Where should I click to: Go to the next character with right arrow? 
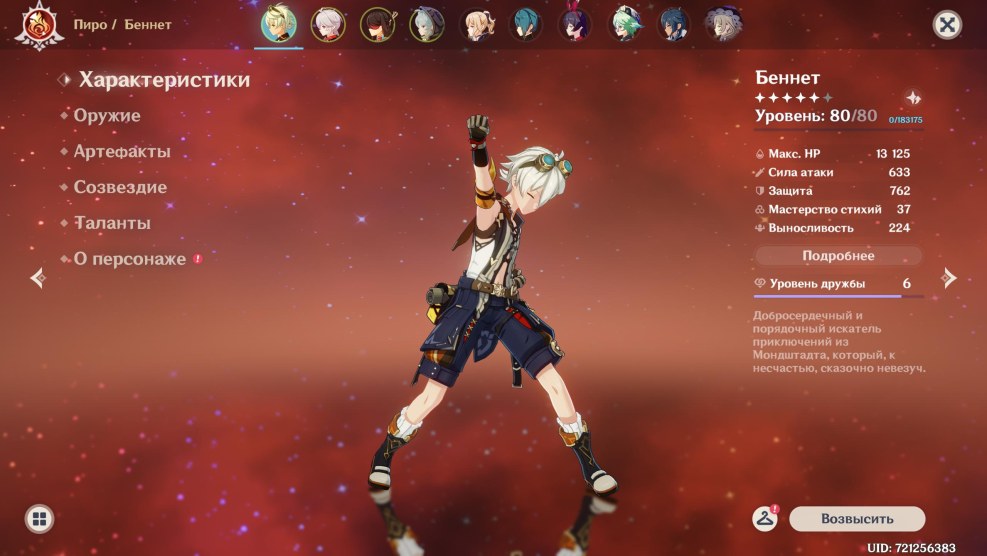[949, 279]
